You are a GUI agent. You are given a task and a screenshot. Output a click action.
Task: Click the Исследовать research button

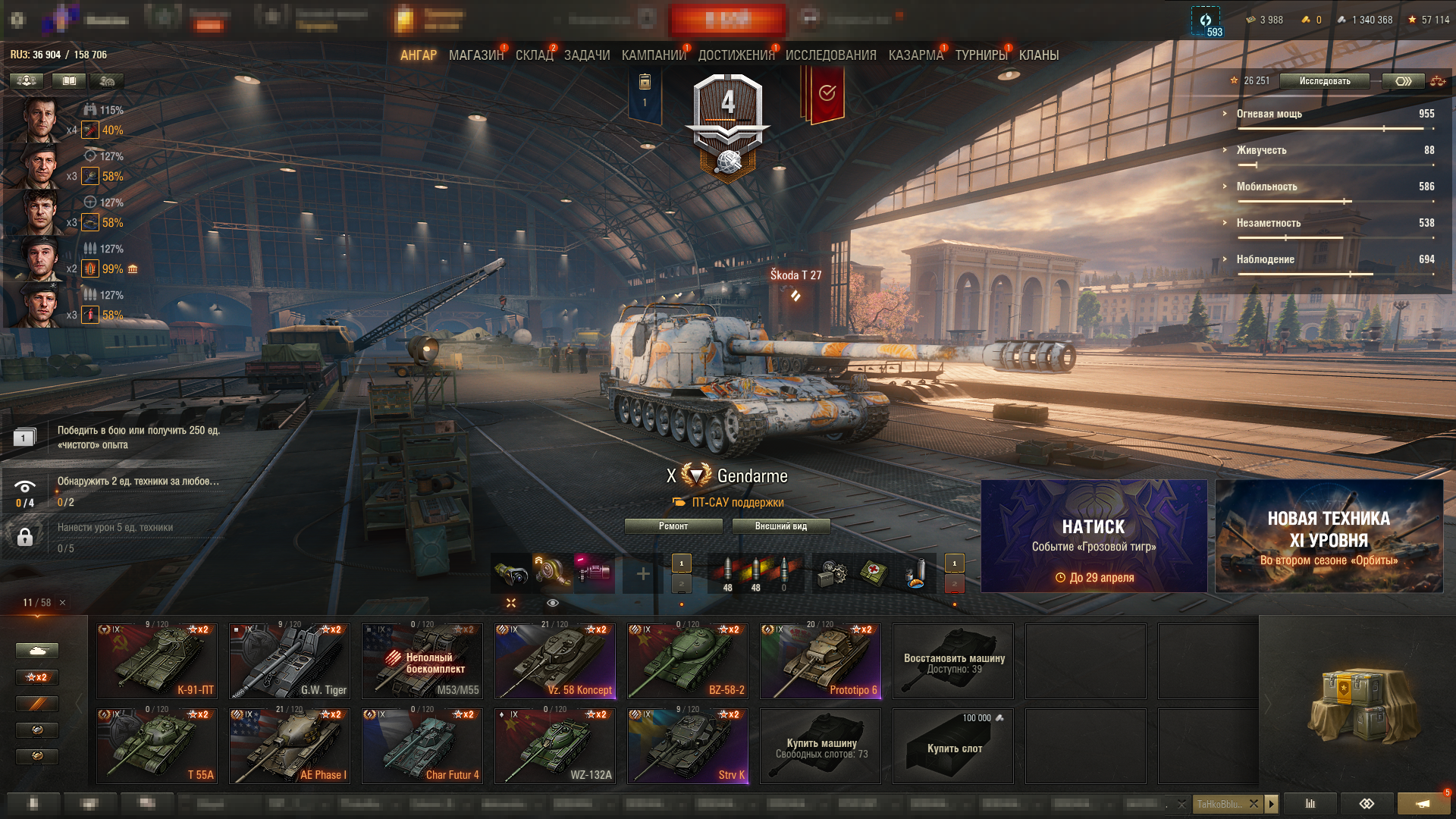[x=1324, y=81]
